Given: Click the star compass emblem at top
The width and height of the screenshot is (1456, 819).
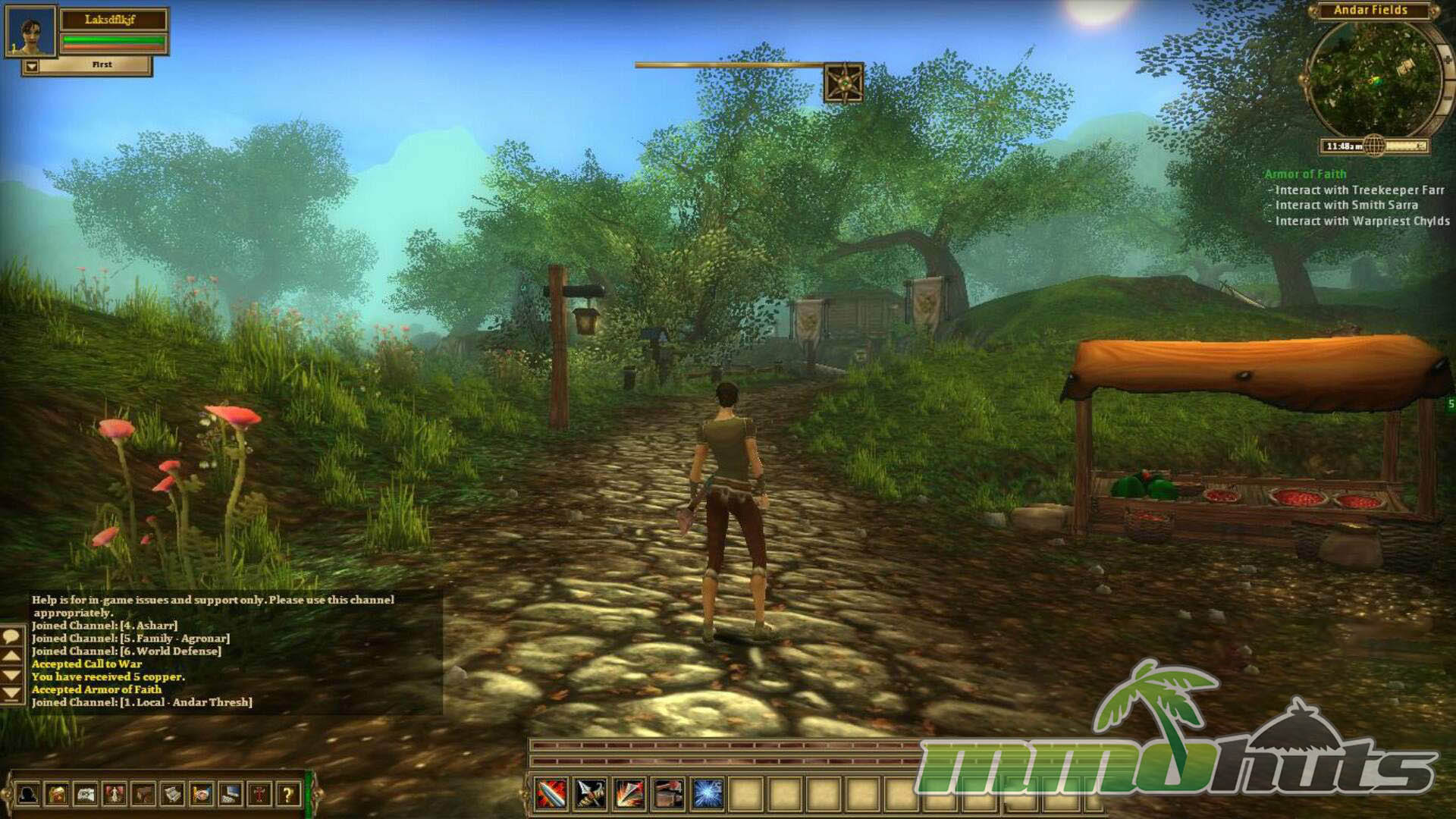Looking at the screenshot, I should coord(843,83).
